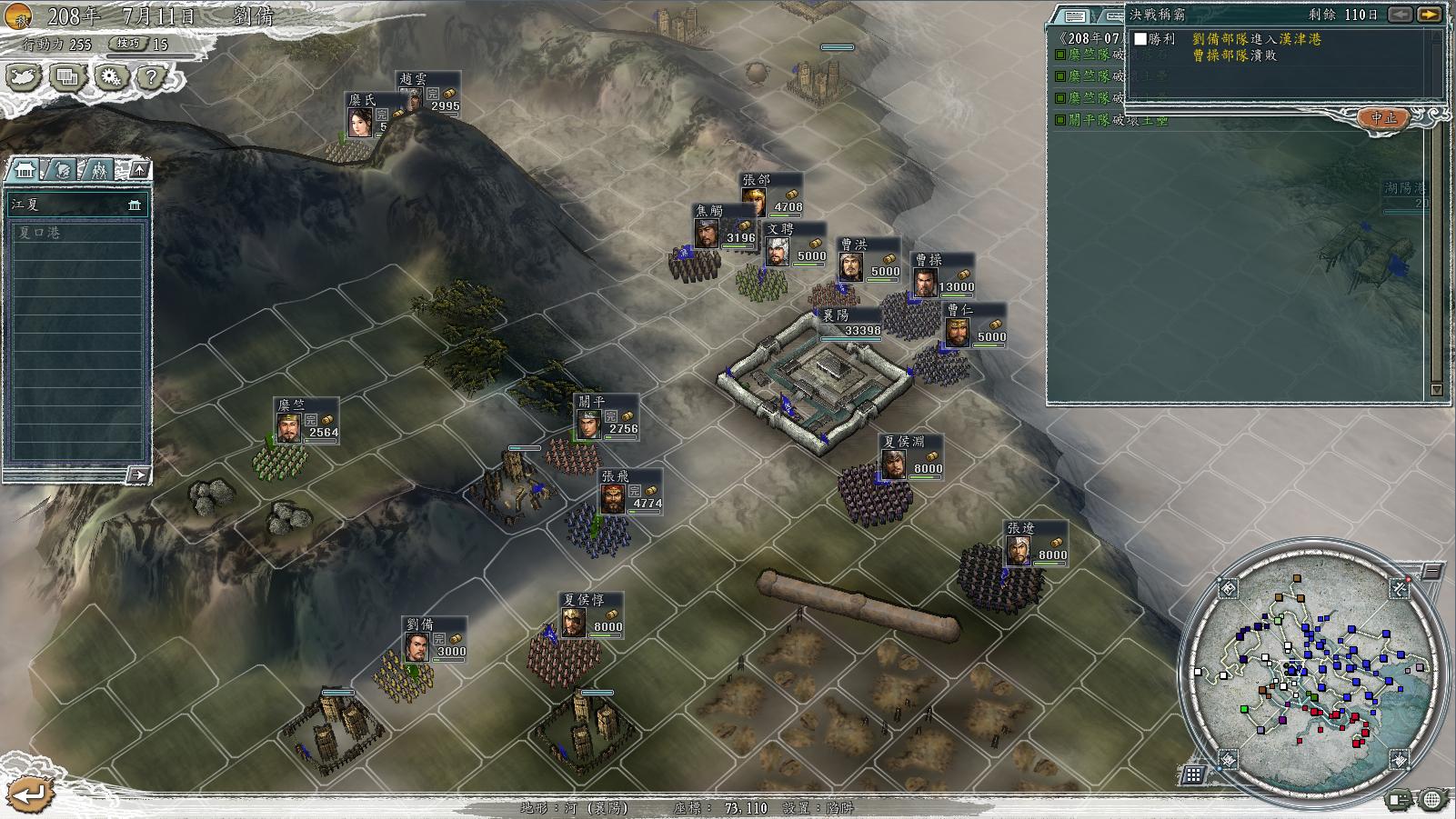Image resolution: width=1456 pixels, height=819 pixels.
Task: Expand the list panel with the right arrow
Action: [x=137, y=474]
